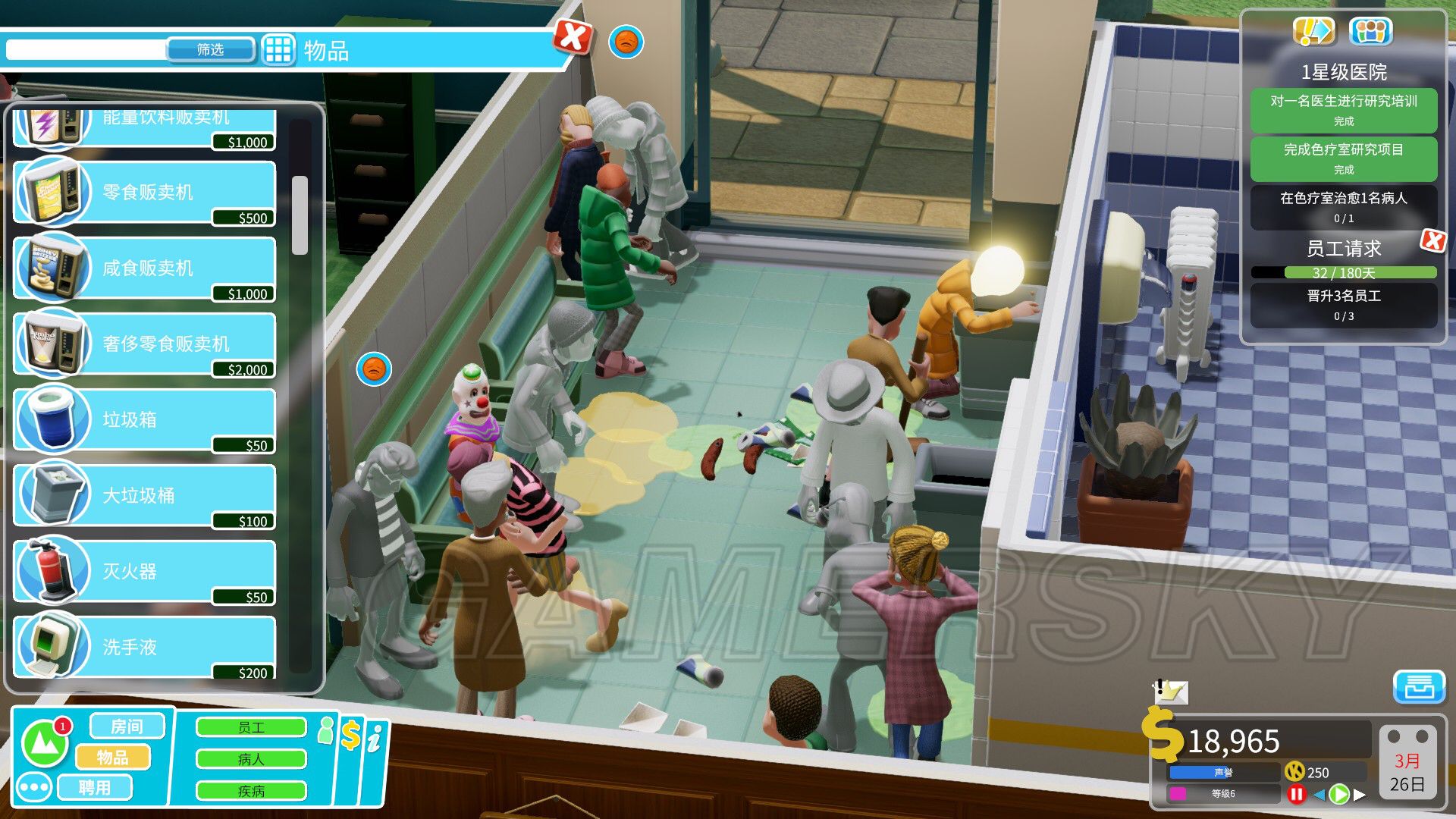Image resolution: width=1456 pixels, height=819 pixels.
Task: Pick the 奢侈零食贩卖机 luxury snack machine
Action: [x=144, y=344]
